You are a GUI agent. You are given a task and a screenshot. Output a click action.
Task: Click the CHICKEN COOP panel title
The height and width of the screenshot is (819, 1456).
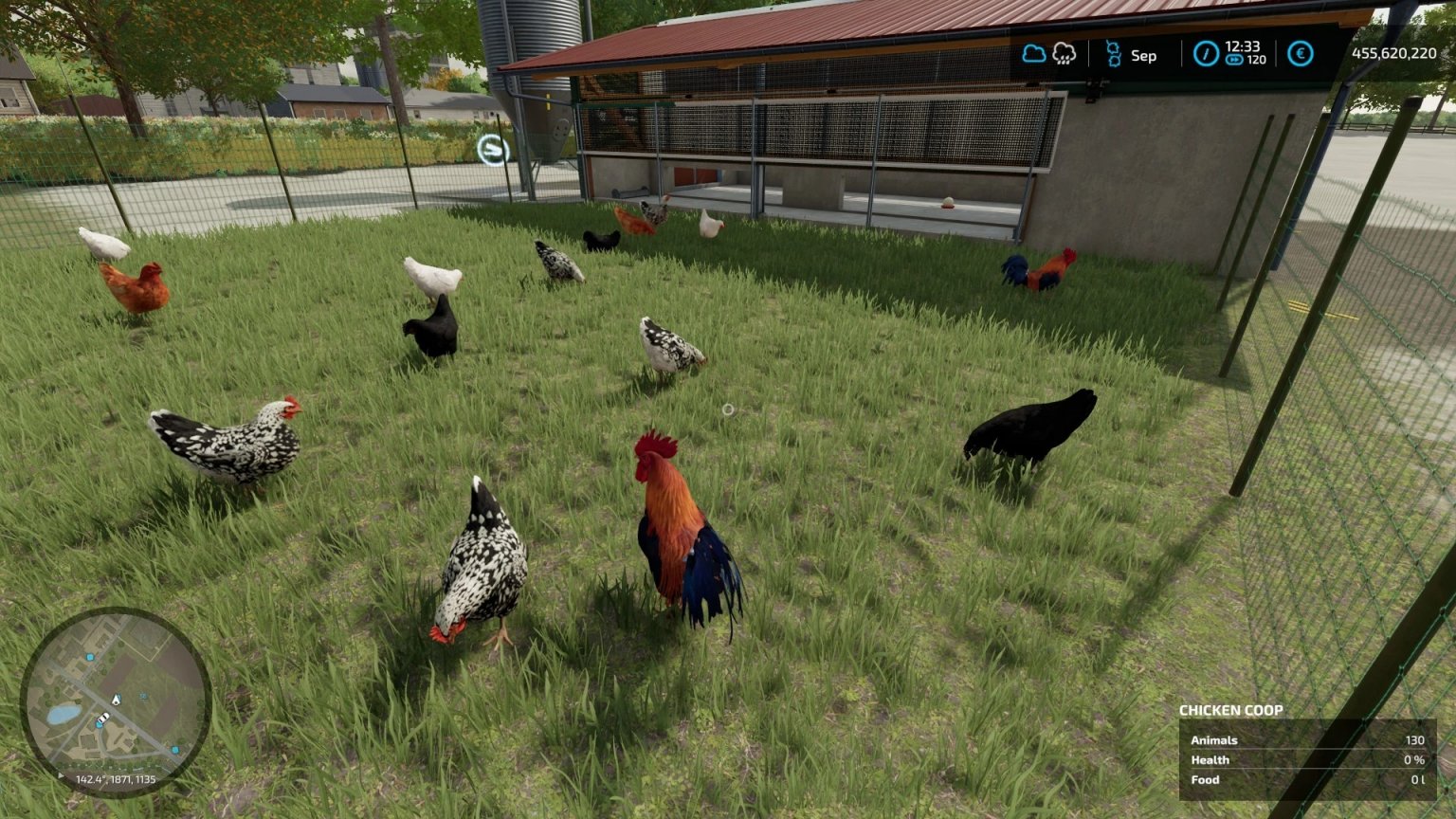(x=1232, y=710)
